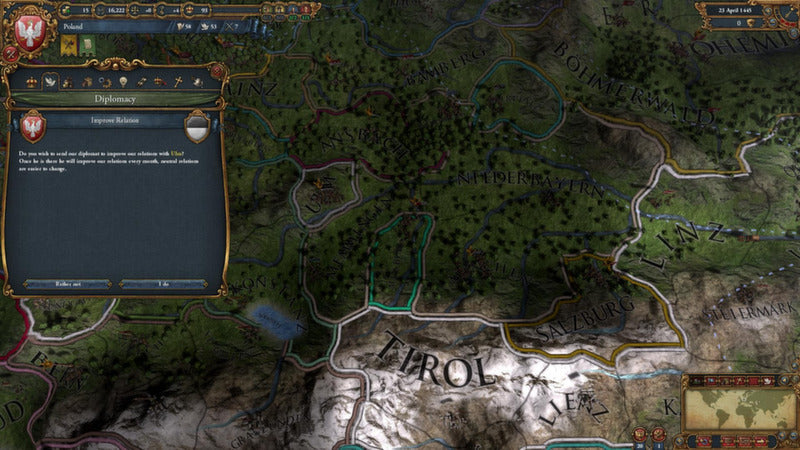Click Ulm's shield in the dialog

tap(197, 127)
